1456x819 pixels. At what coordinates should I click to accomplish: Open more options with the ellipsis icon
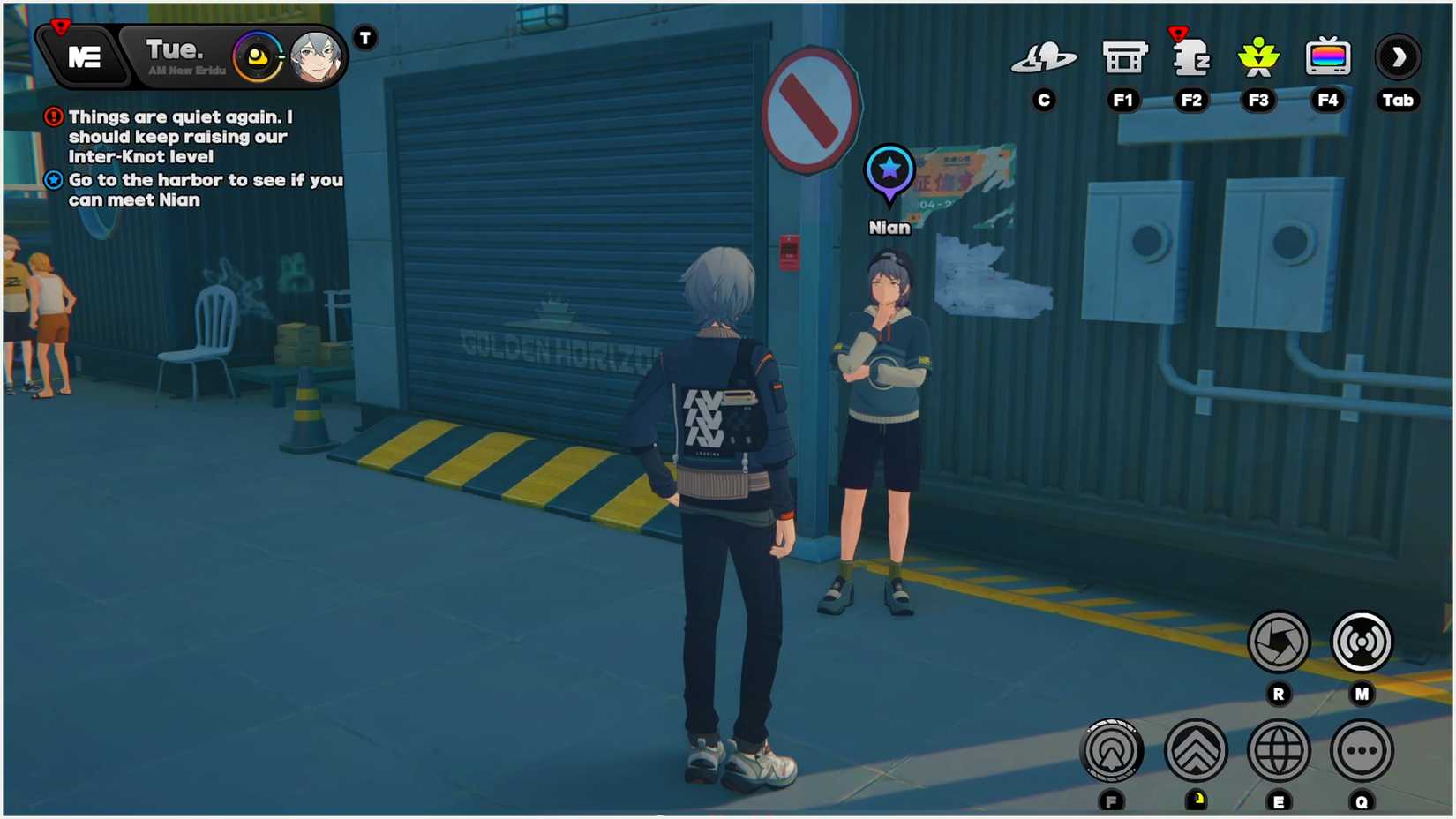click(x=1362, y=750)
